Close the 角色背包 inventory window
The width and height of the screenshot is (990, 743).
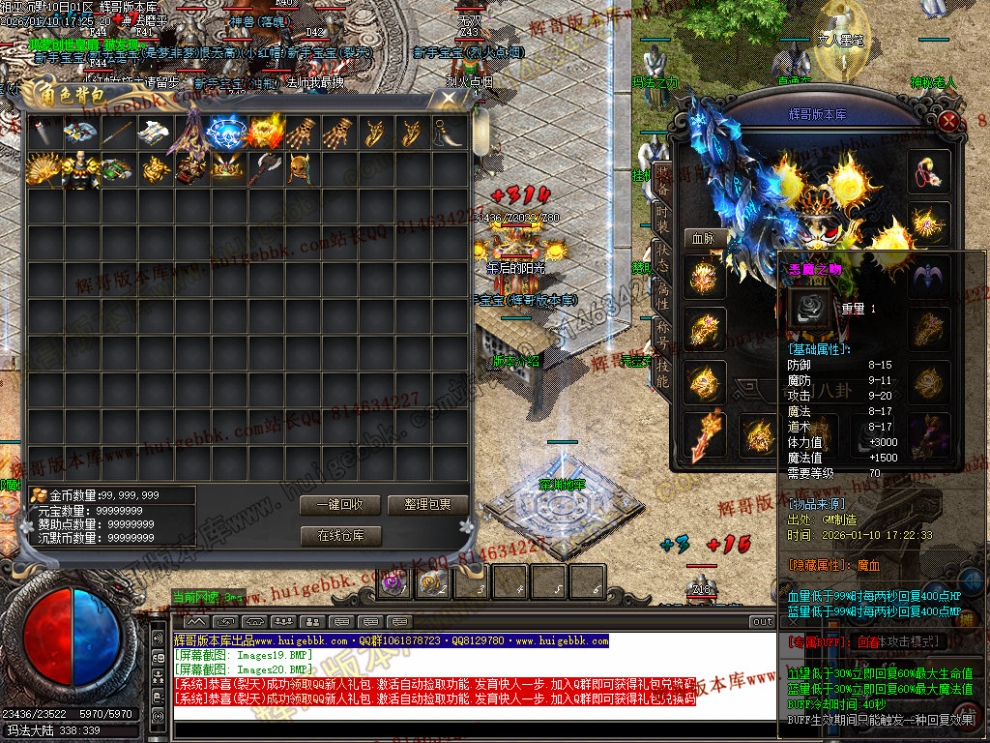coord(449,99)
